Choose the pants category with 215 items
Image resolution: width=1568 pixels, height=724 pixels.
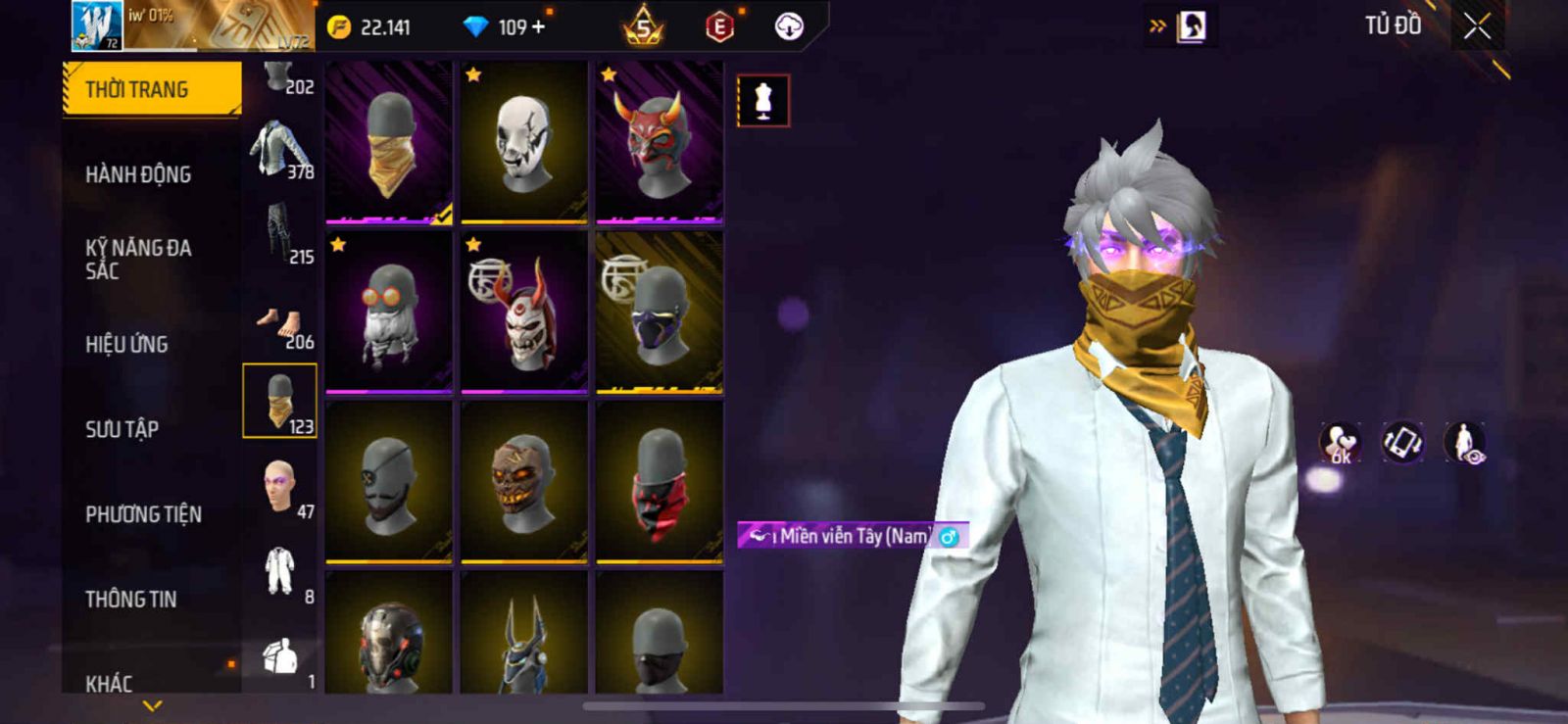click(279, 235)
